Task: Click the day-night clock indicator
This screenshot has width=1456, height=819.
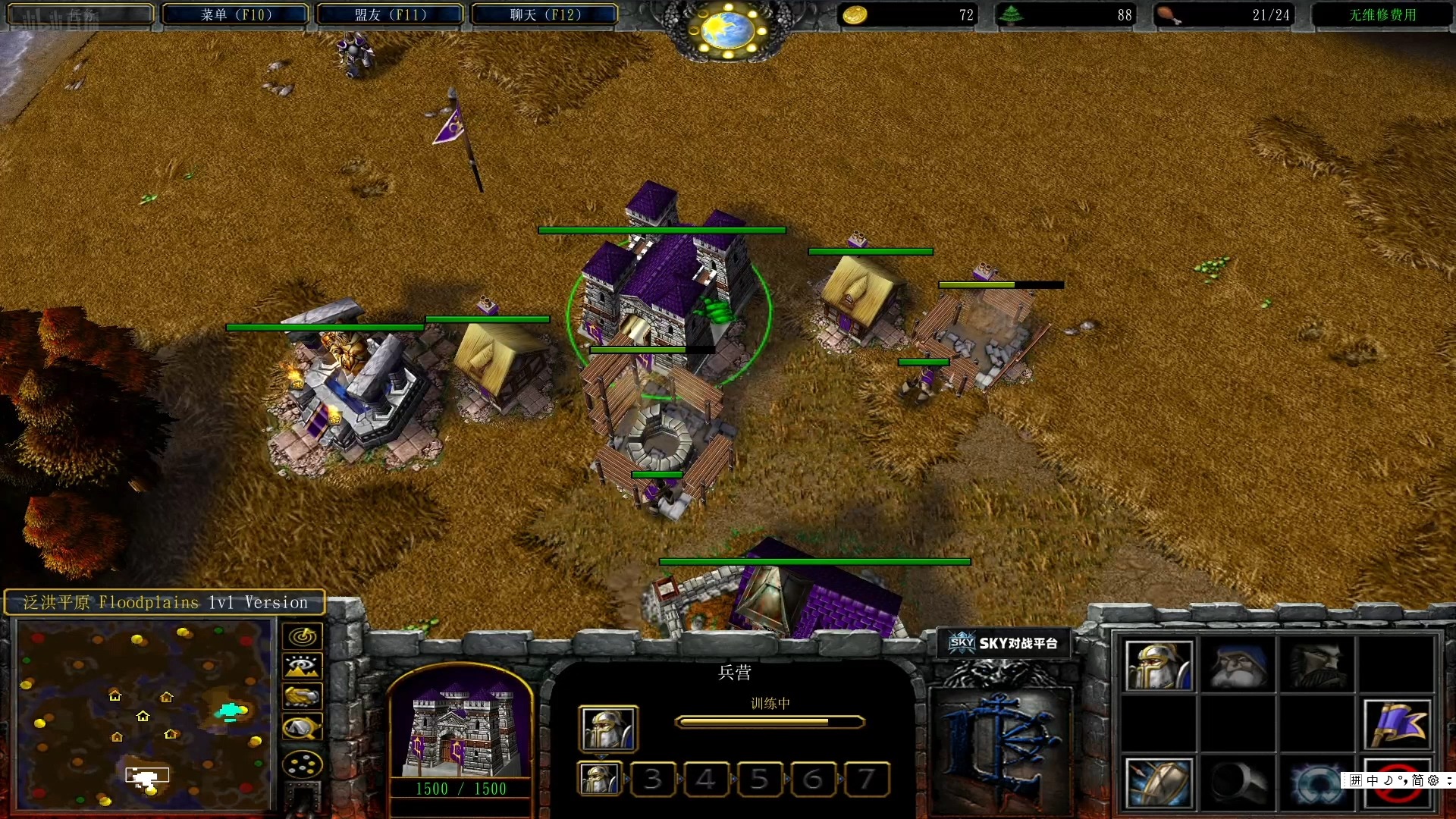Action: (x=728, y=30)
